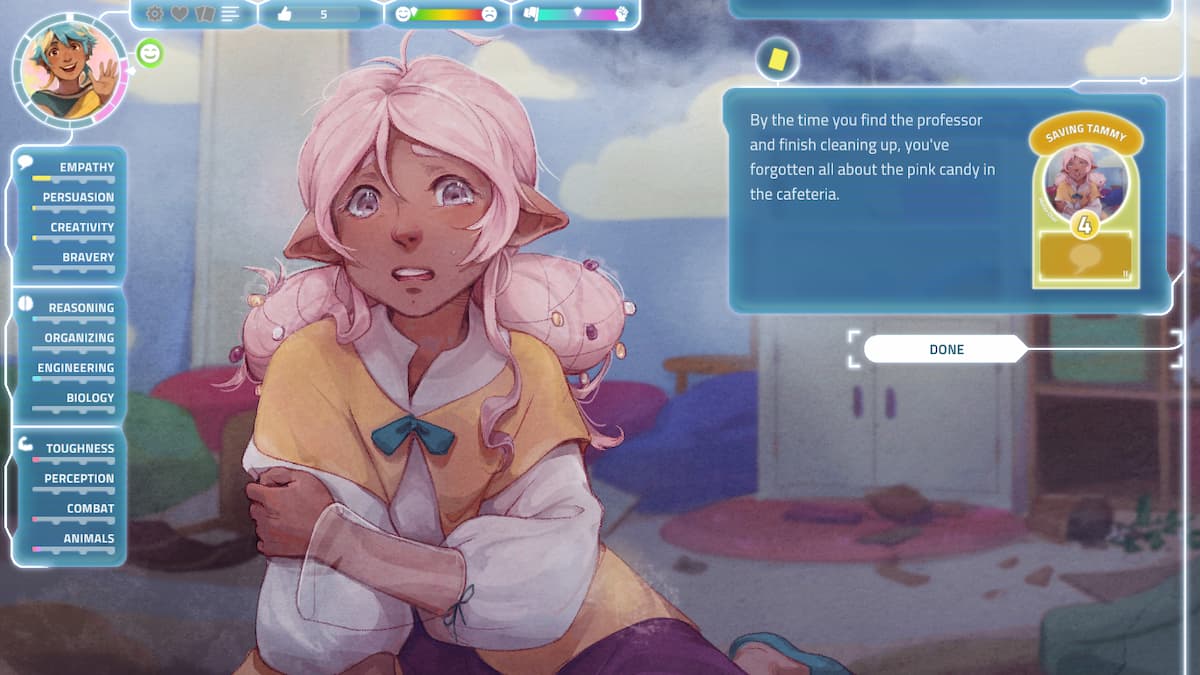Choose the Organizing skill
This screenshot has height=675, width=1200.
pos(79,338)
